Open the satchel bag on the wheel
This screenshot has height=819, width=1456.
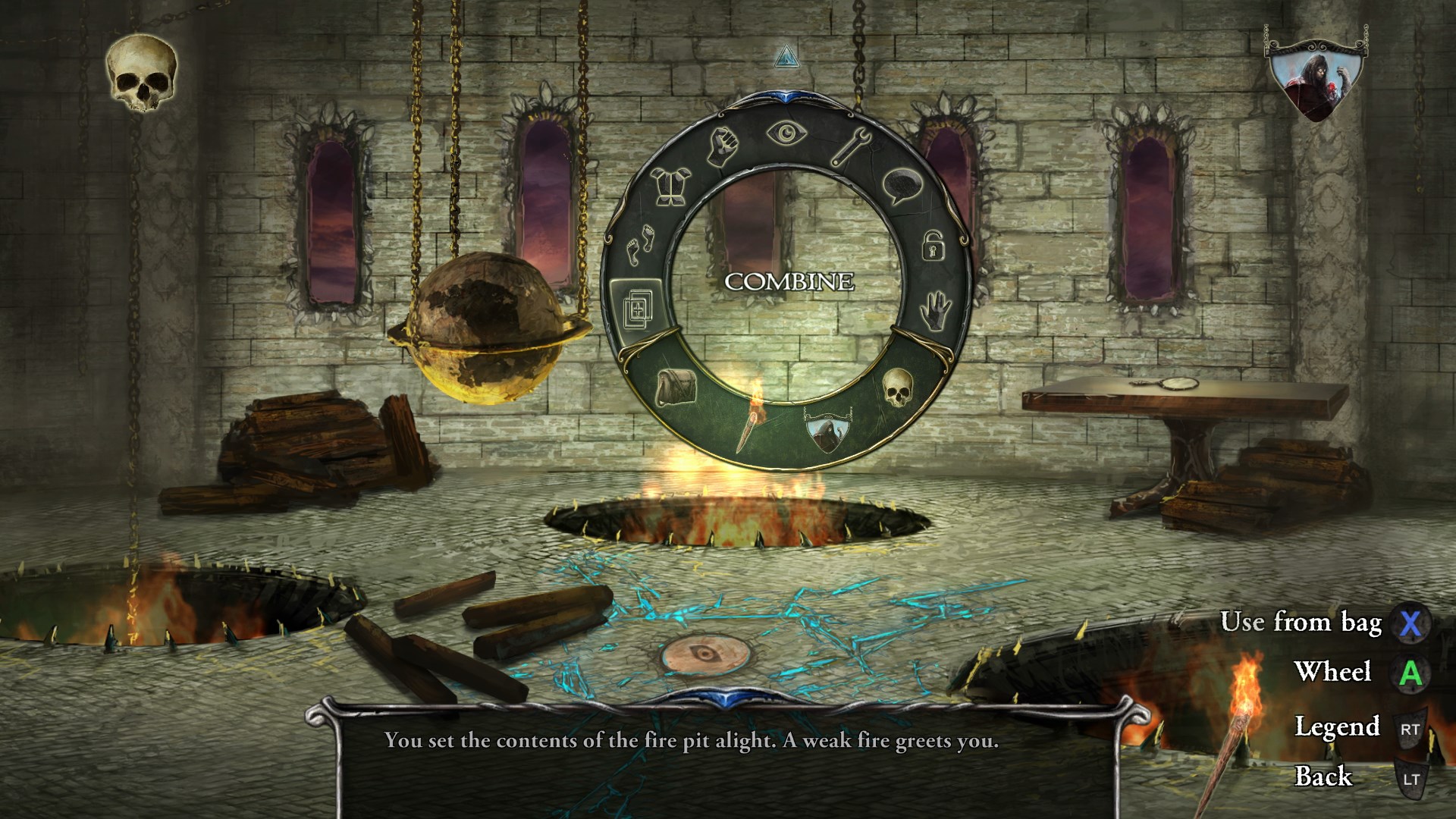pos(674,387)
